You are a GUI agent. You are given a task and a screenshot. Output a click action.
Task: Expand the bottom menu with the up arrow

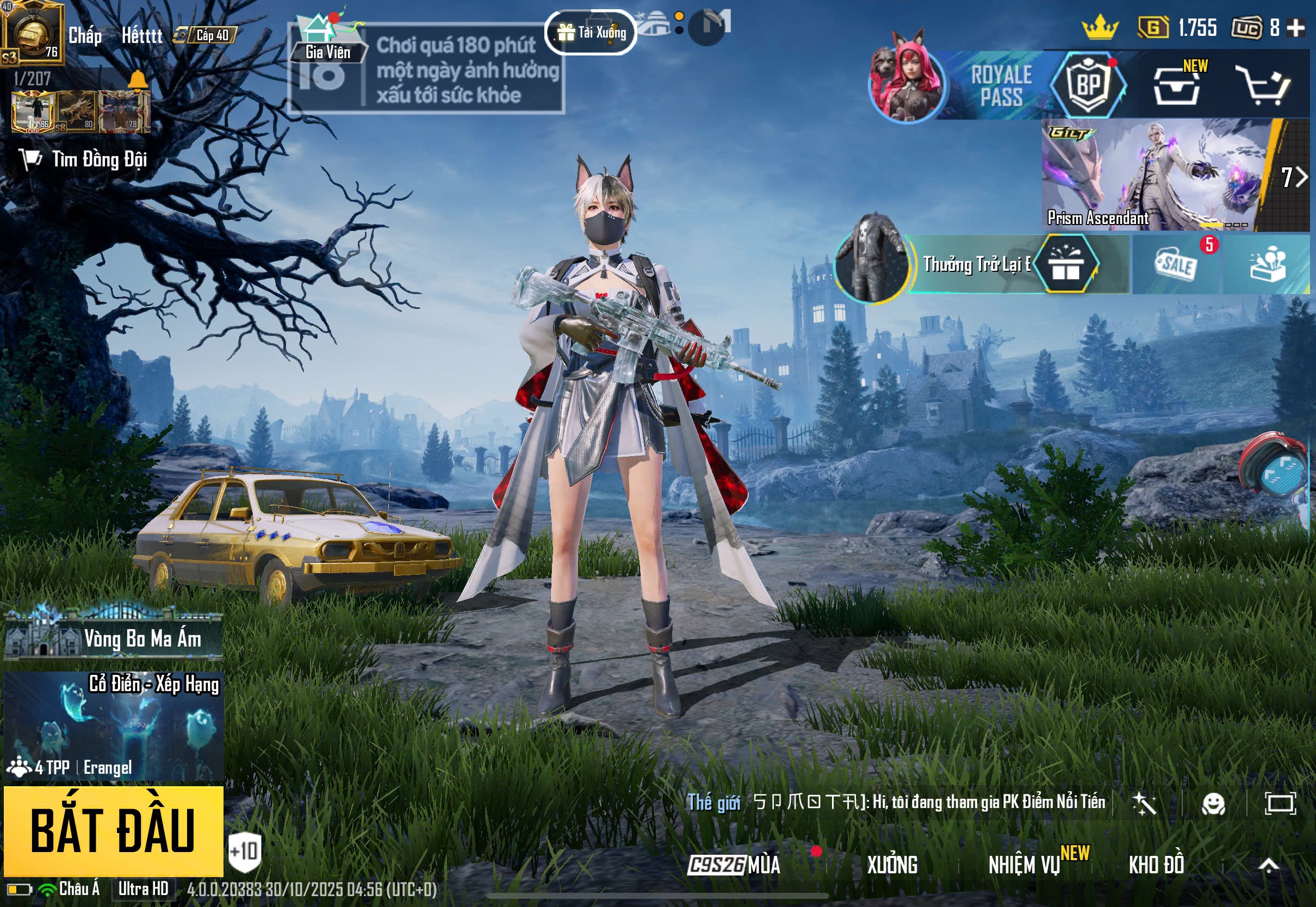(x=1269, y=865)
